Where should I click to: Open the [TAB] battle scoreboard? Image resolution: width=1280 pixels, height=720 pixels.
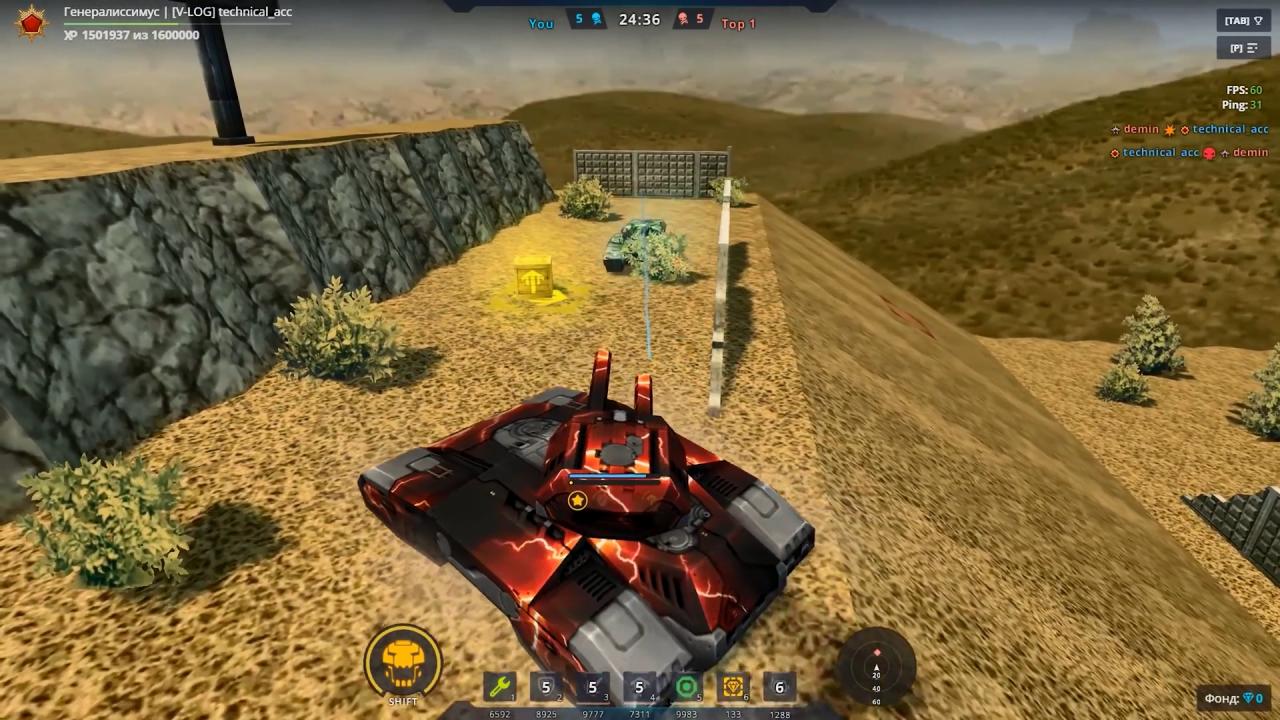click(x=1243, y=19)
